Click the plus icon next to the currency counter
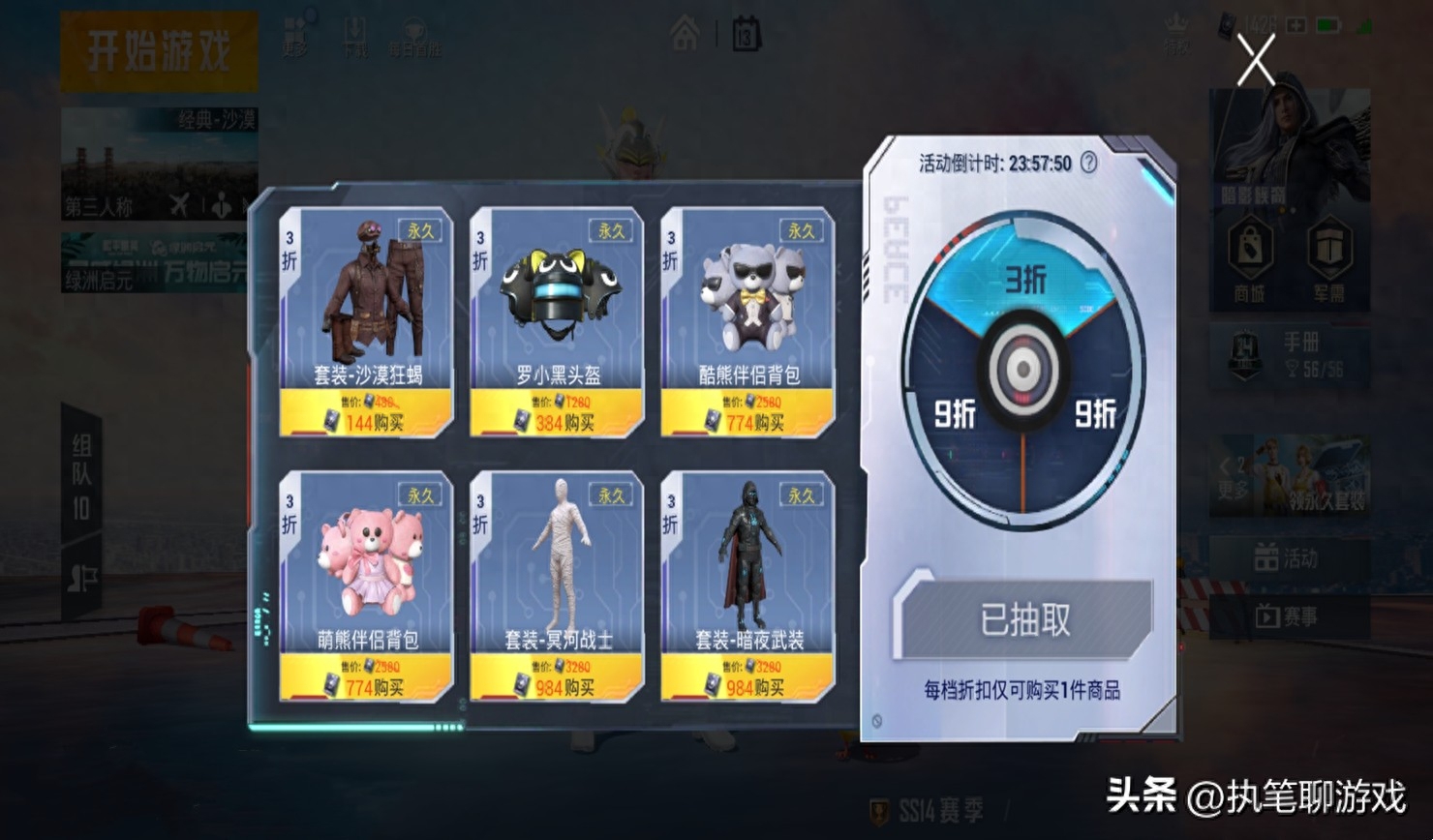The width and height of the screenshot is (1433, 840). click(1295, 23)
